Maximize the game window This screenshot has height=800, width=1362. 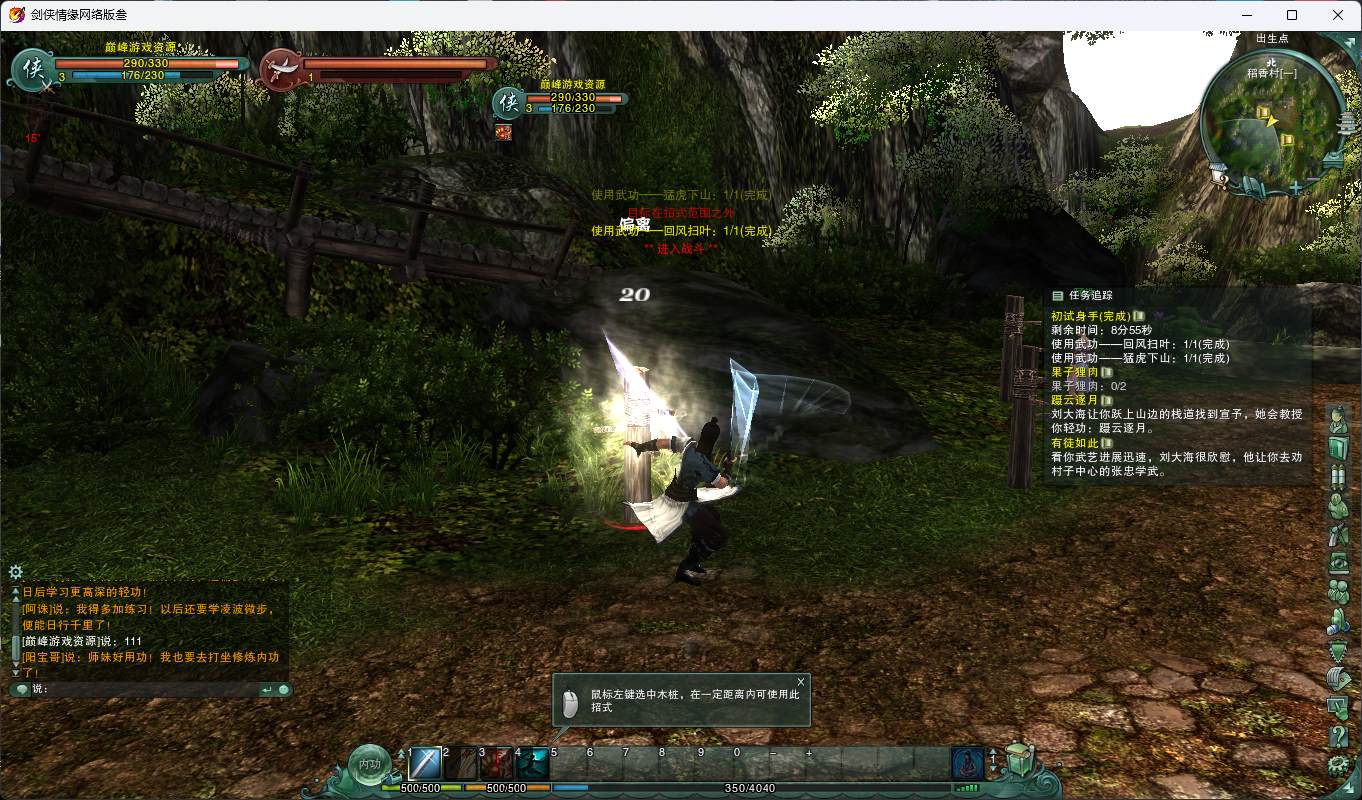tap(1292, 15)
